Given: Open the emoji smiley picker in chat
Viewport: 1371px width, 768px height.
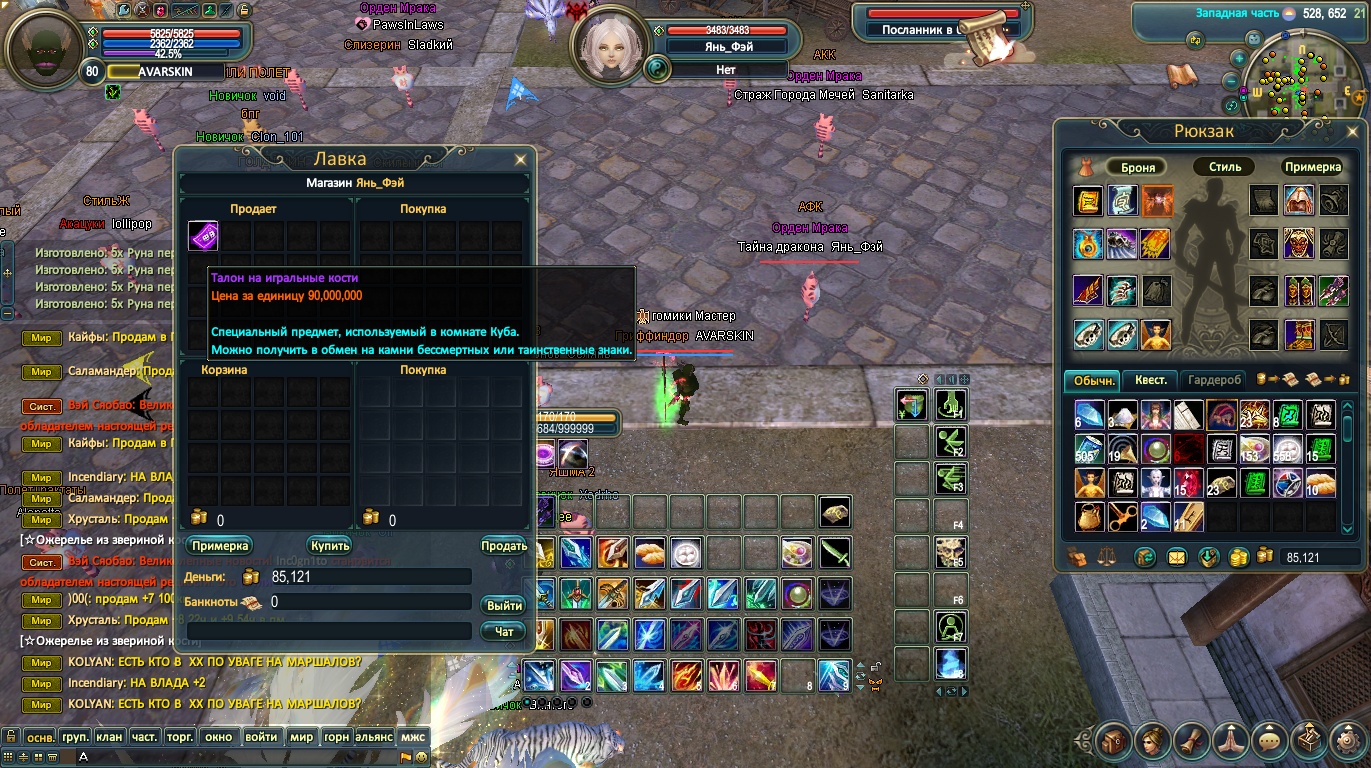Looking at the screenshot, I should (421, 757).
